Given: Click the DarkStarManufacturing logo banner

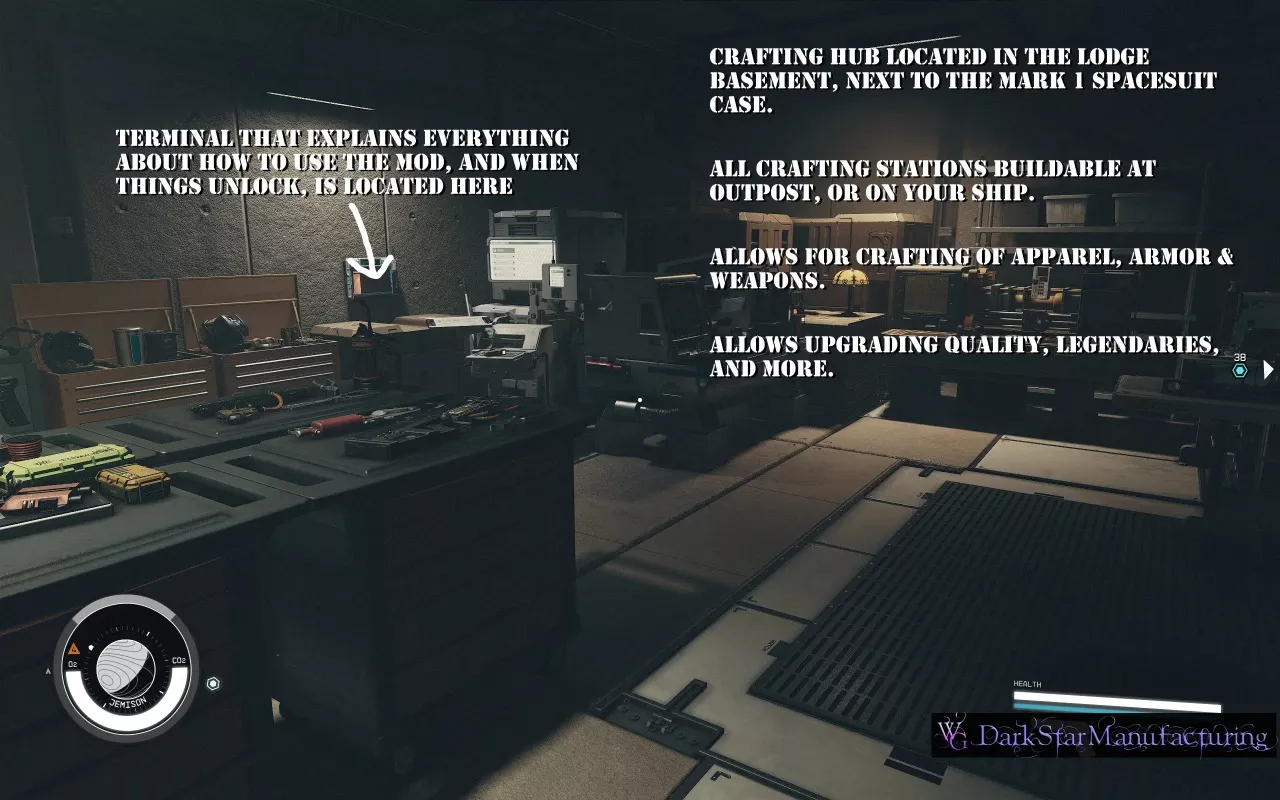Looking at the screenshot, I should (1103, 736).
